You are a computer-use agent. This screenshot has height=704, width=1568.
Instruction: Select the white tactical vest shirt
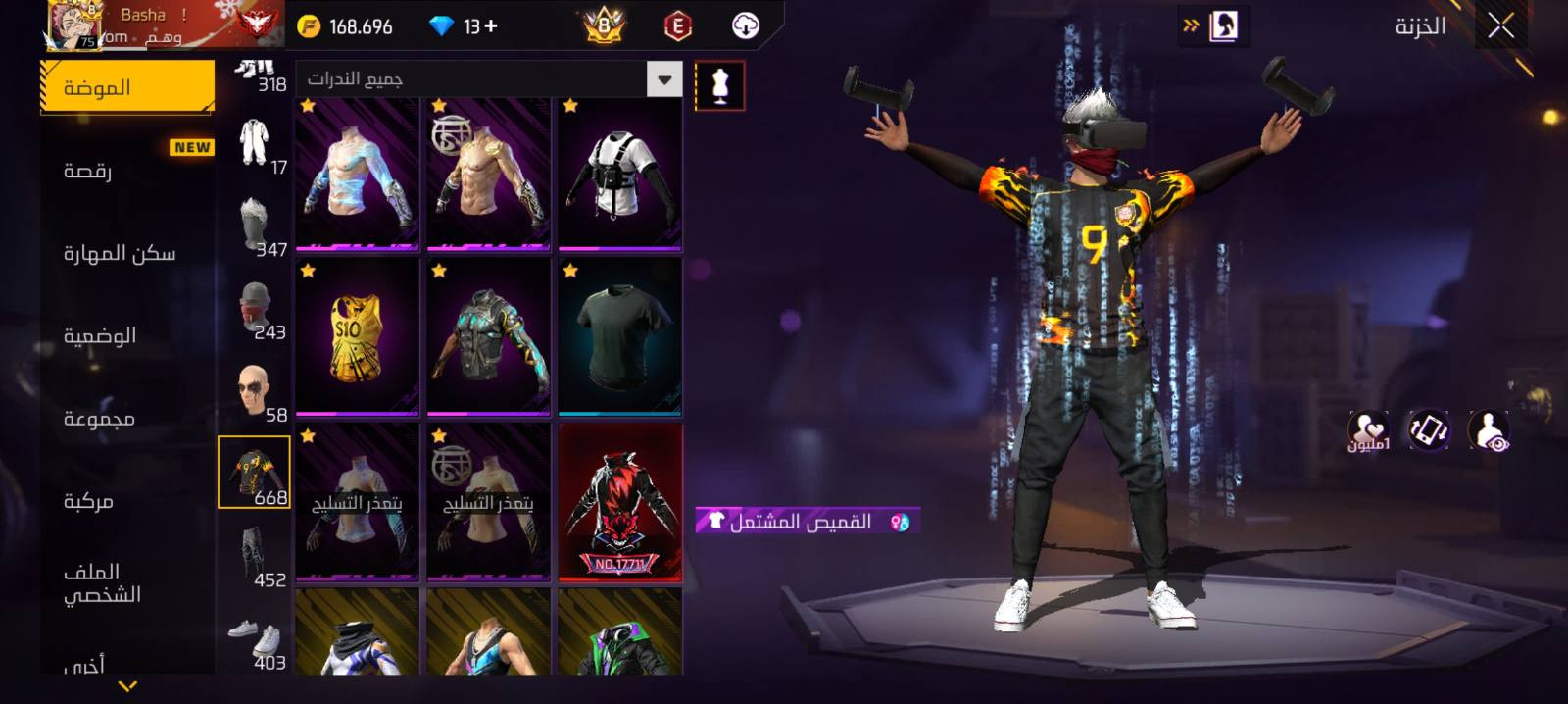[619, 175]
